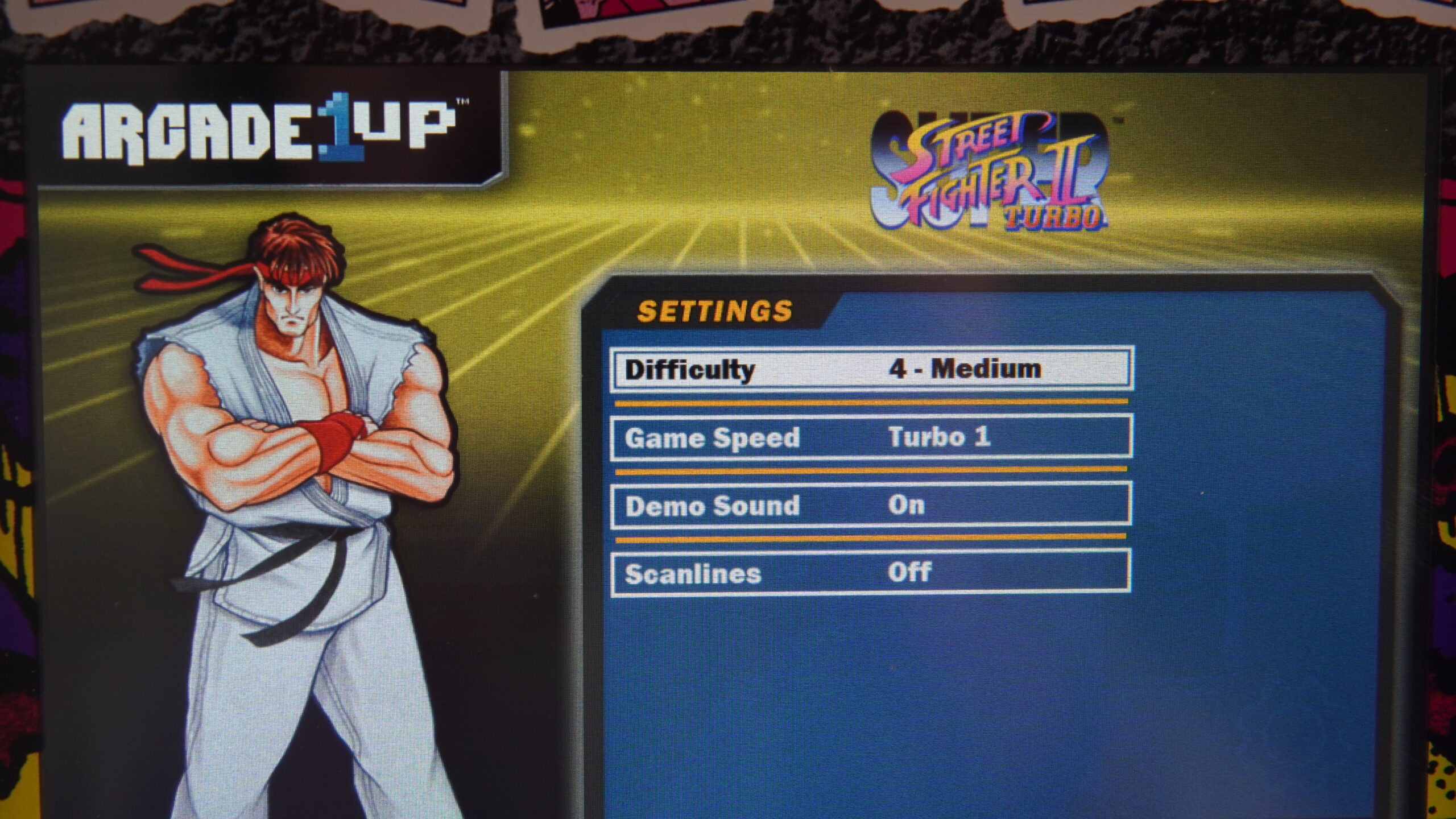Choose the Game Speed setting
The image size is (1456, 819).
871,437
